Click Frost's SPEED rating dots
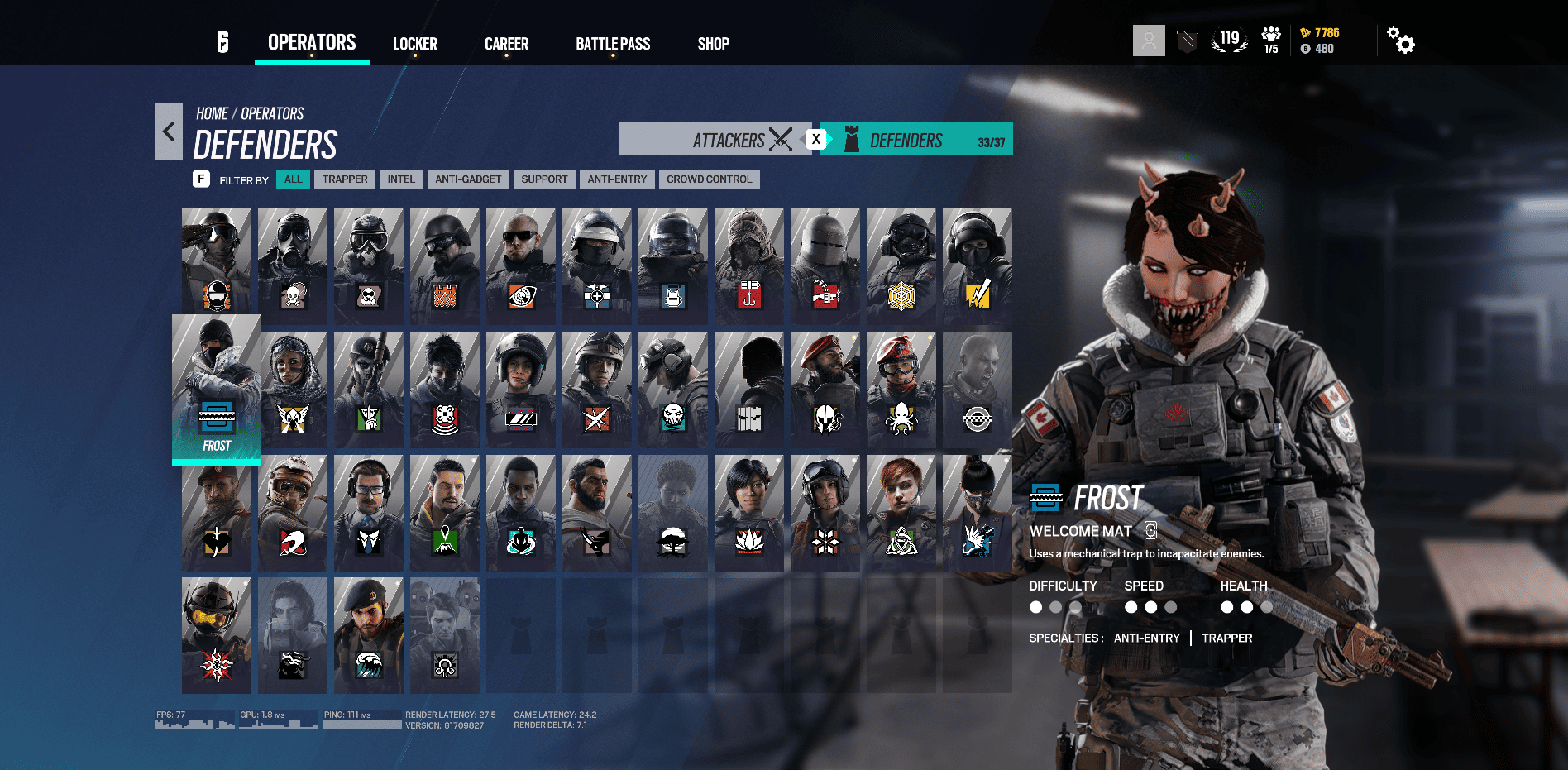 click(1150, 606)
